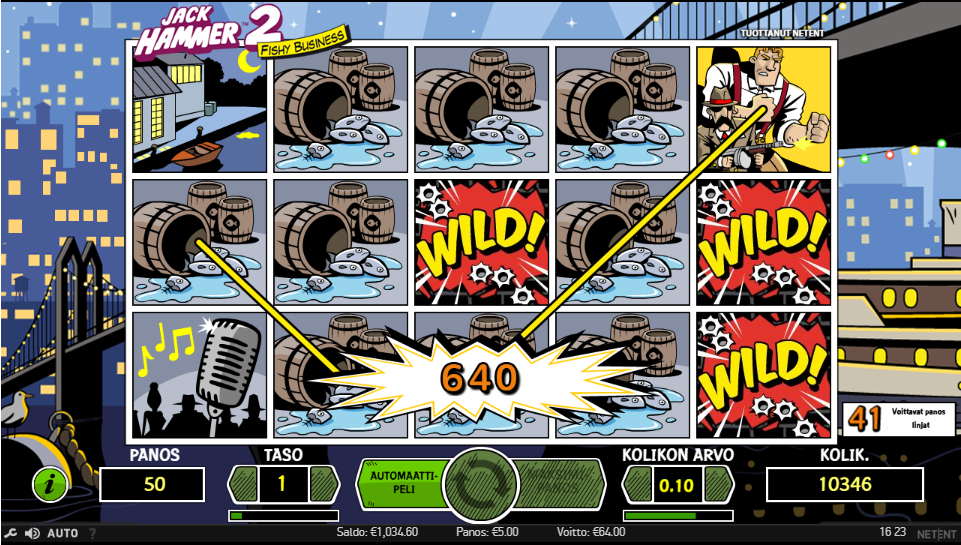Open the wrench settings icon
Image resolution: width=961 pixels, height=545 pixels.
[x=11, y=533]
